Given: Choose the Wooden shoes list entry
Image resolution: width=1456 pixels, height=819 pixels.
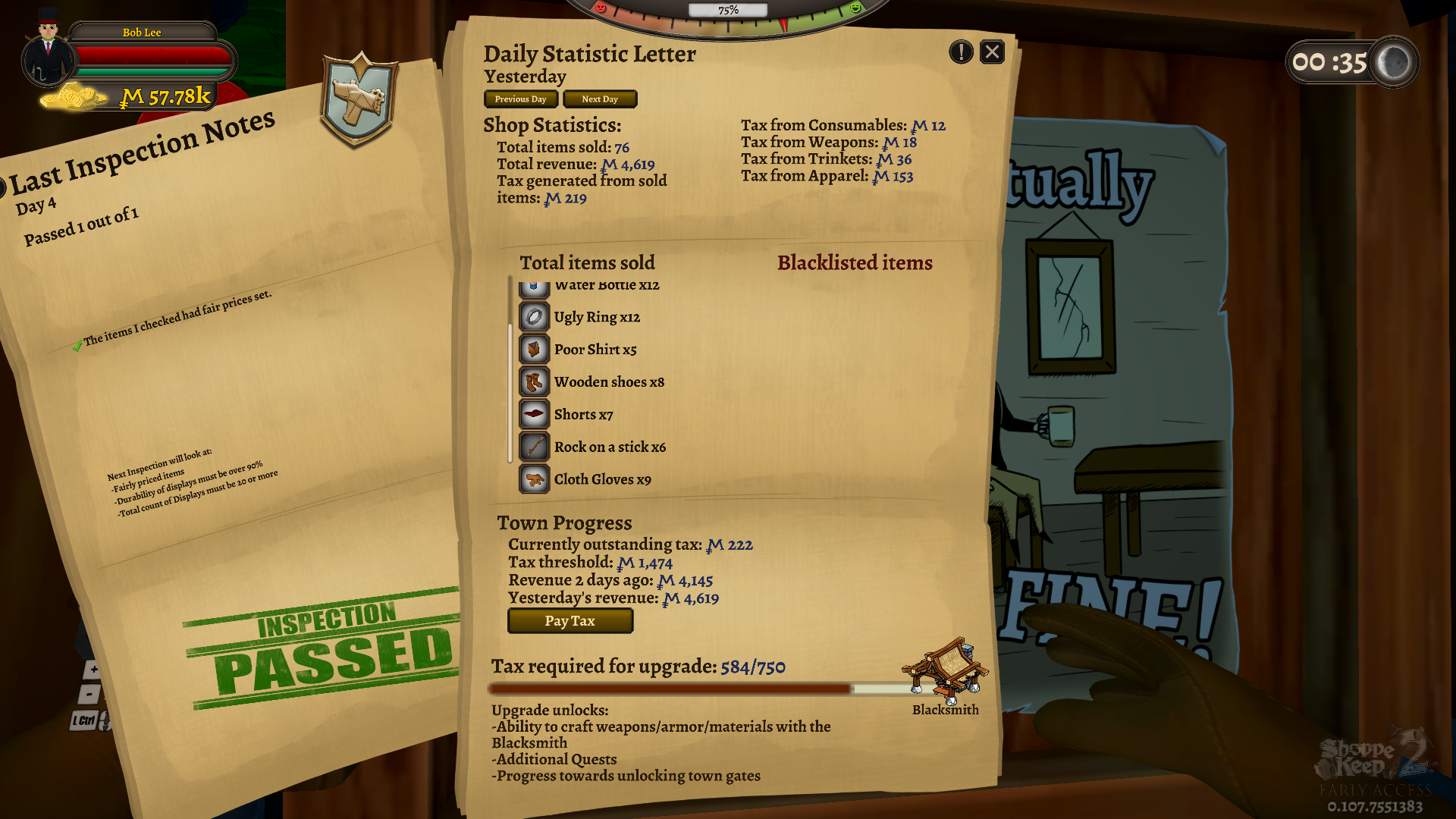Looking at the screenshot, I should click(x=608, y=382).
